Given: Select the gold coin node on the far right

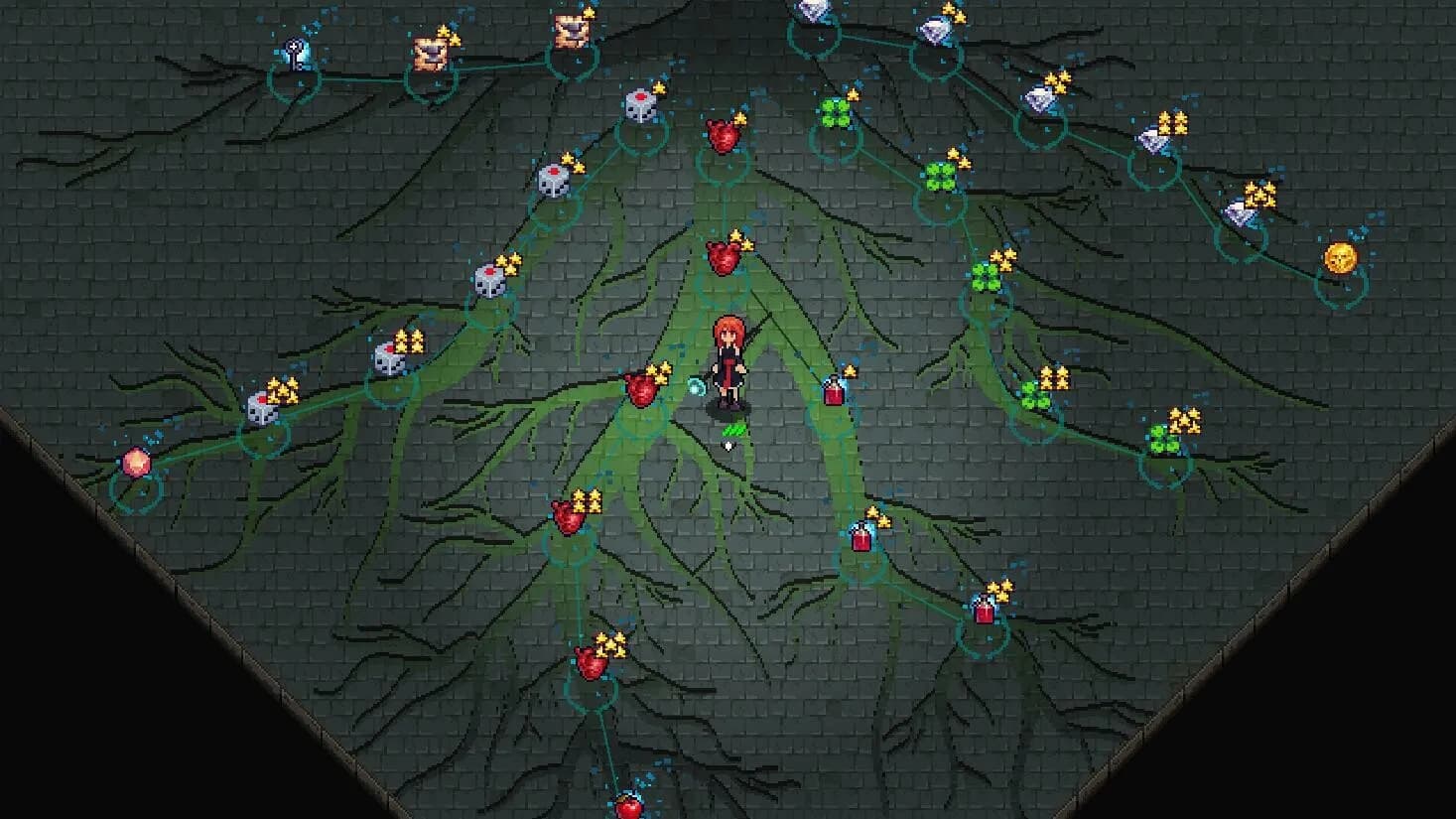Looking at the screenshot, I should coord(1340,258).
